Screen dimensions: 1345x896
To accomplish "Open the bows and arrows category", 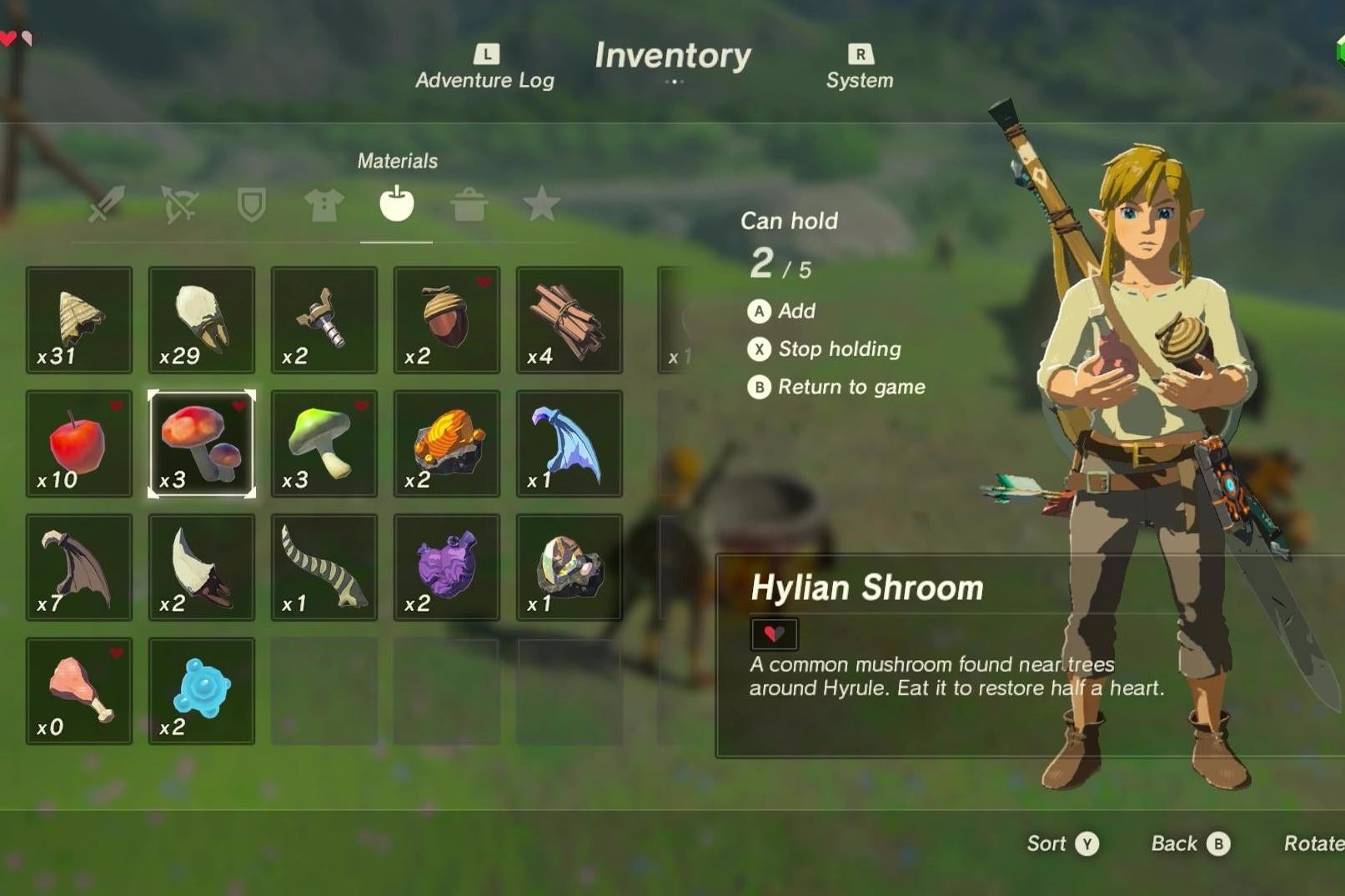I will coord(178,207).
